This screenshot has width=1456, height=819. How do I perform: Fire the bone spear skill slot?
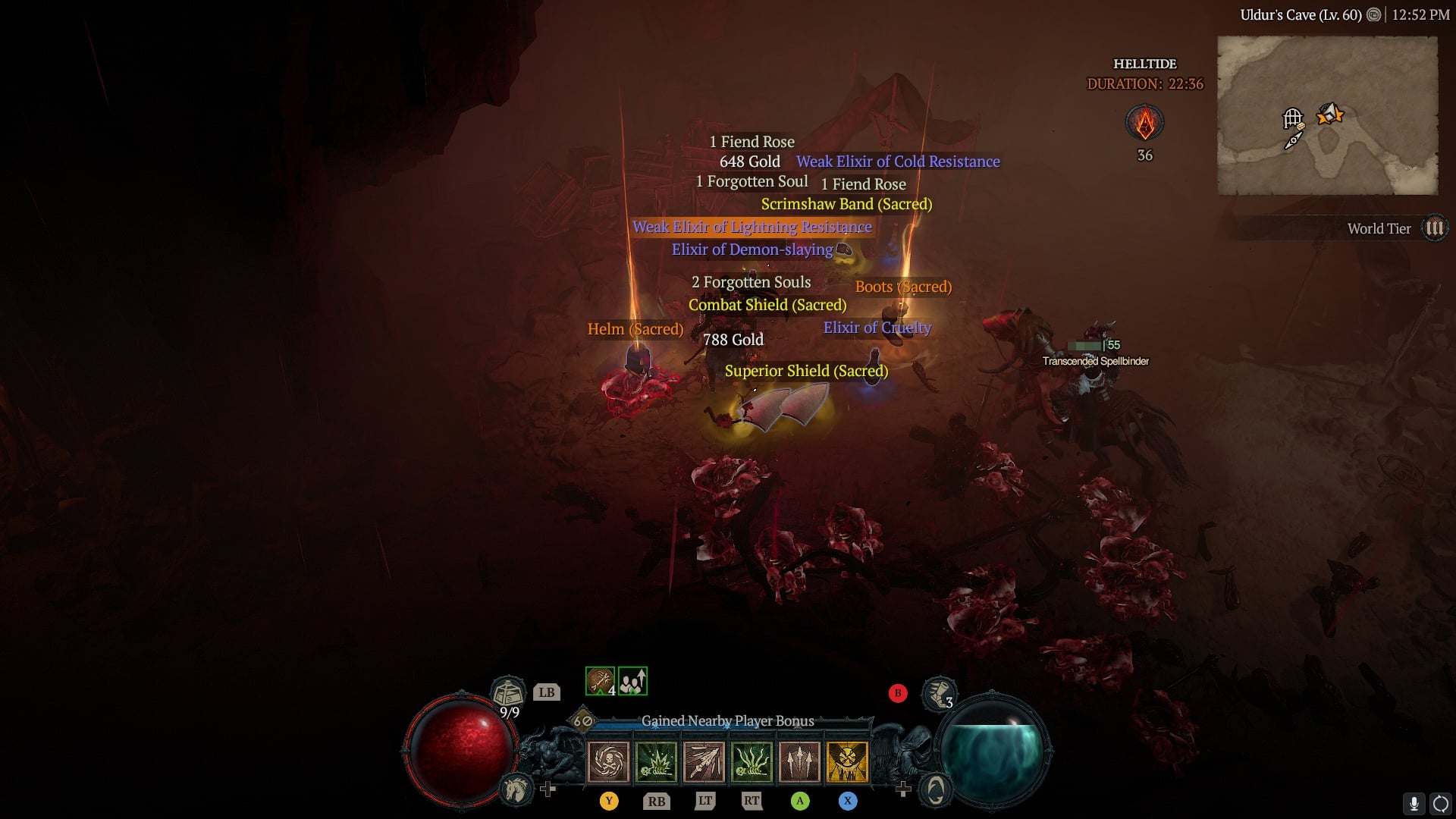[704, 761]
